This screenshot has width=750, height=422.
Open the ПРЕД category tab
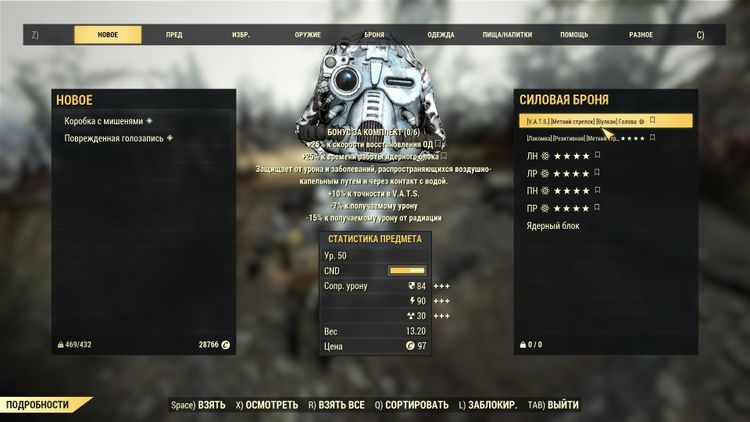click(174, 35)
